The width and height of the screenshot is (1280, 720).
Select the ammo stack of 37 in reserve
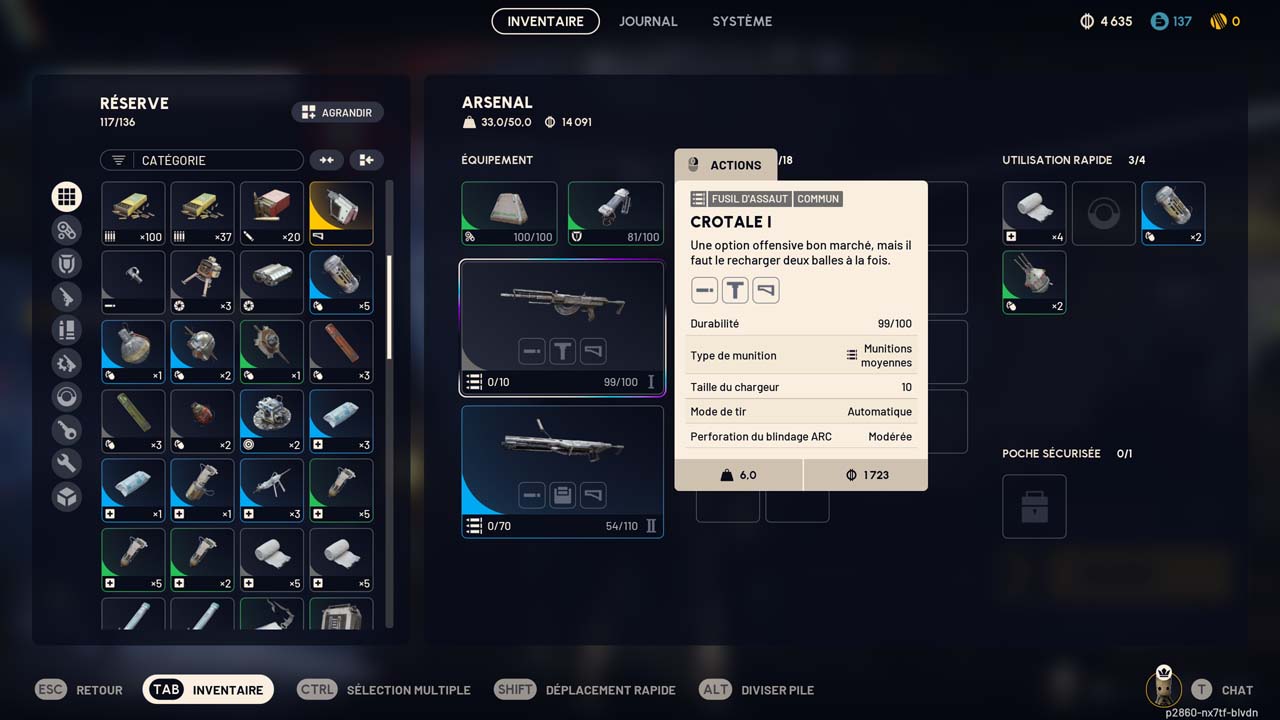pos(202,213)
